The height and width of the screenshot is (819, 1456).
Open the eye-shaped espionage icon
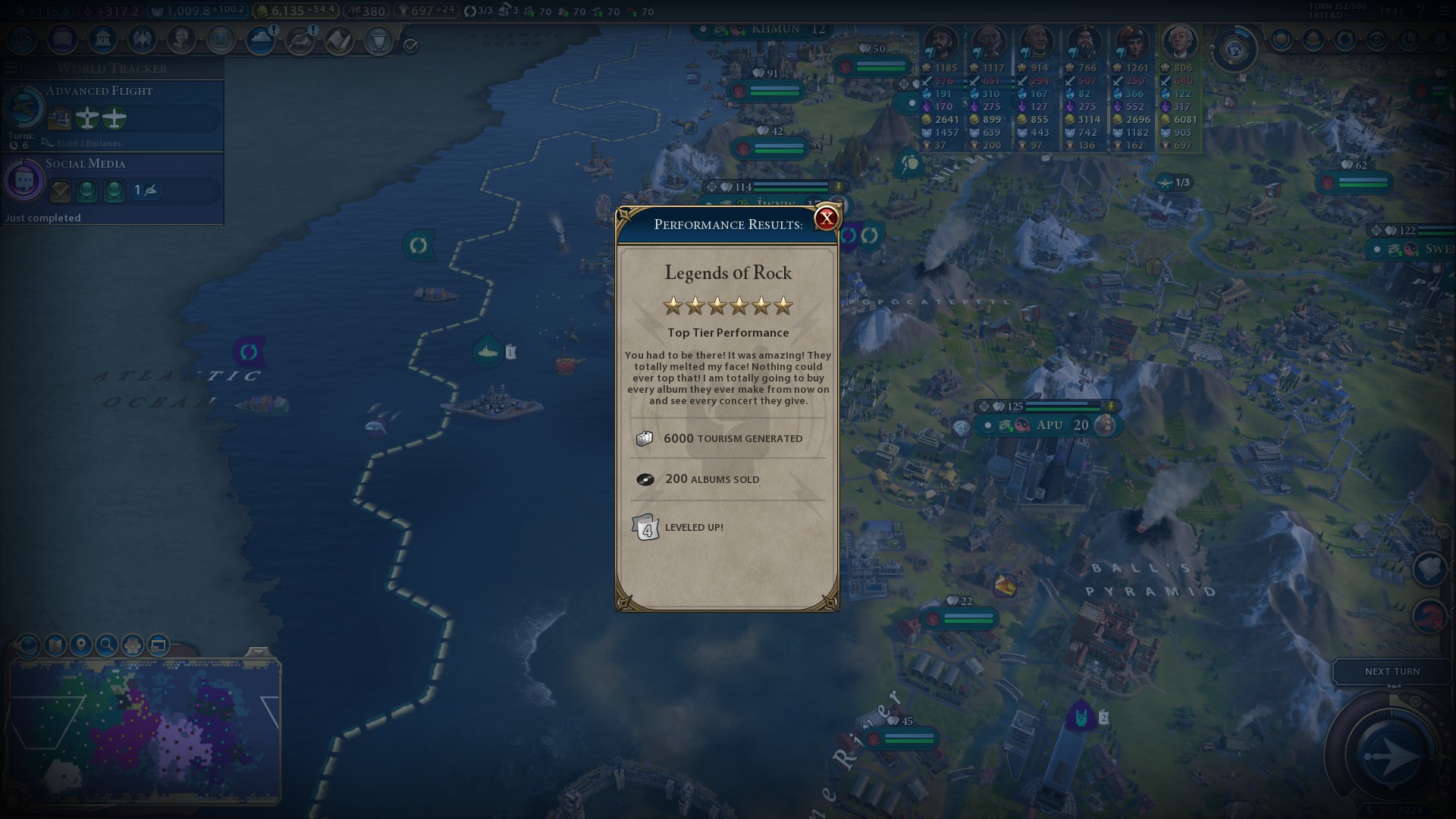coord(1377,39)
